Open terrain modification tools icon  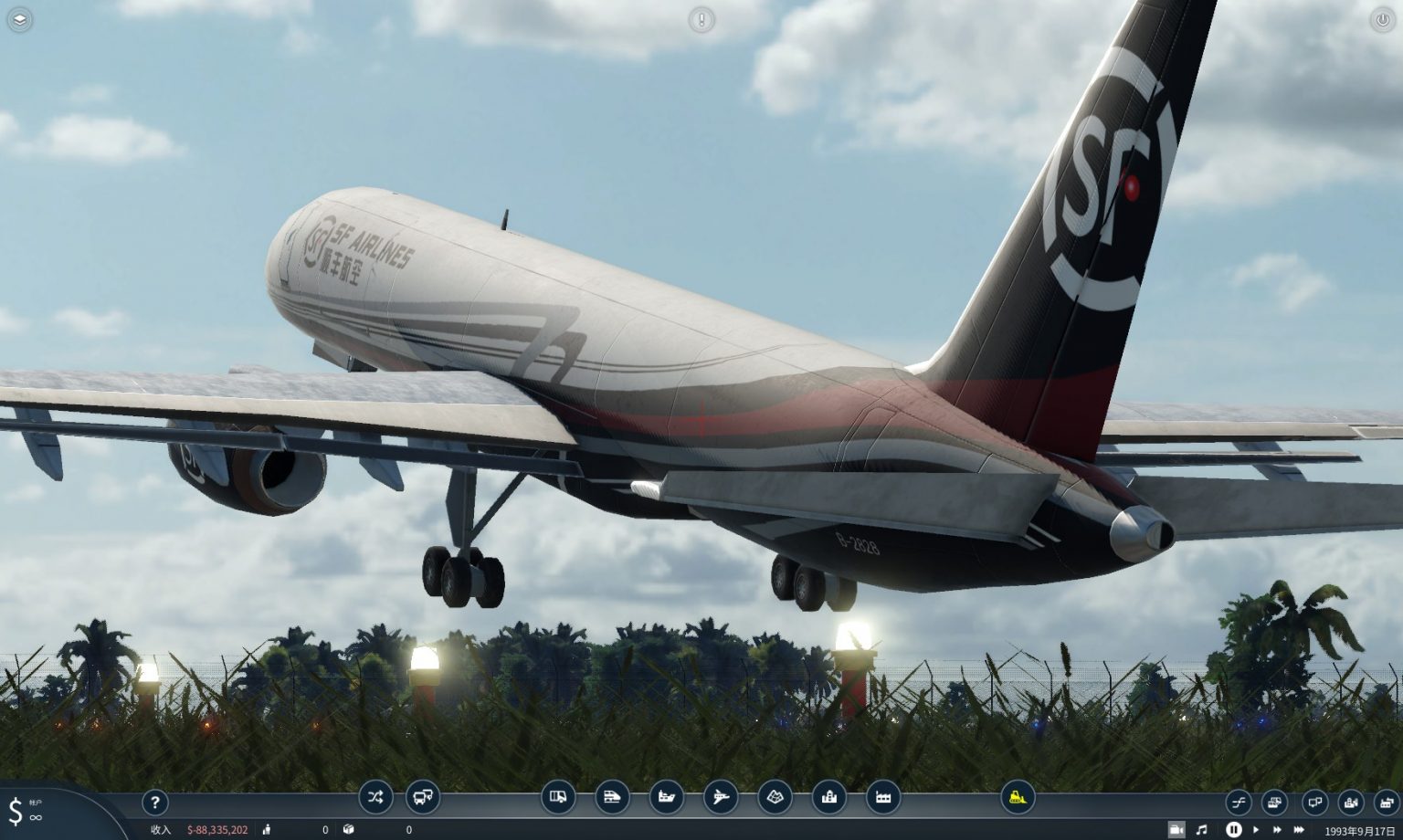(x=775, y=797)
